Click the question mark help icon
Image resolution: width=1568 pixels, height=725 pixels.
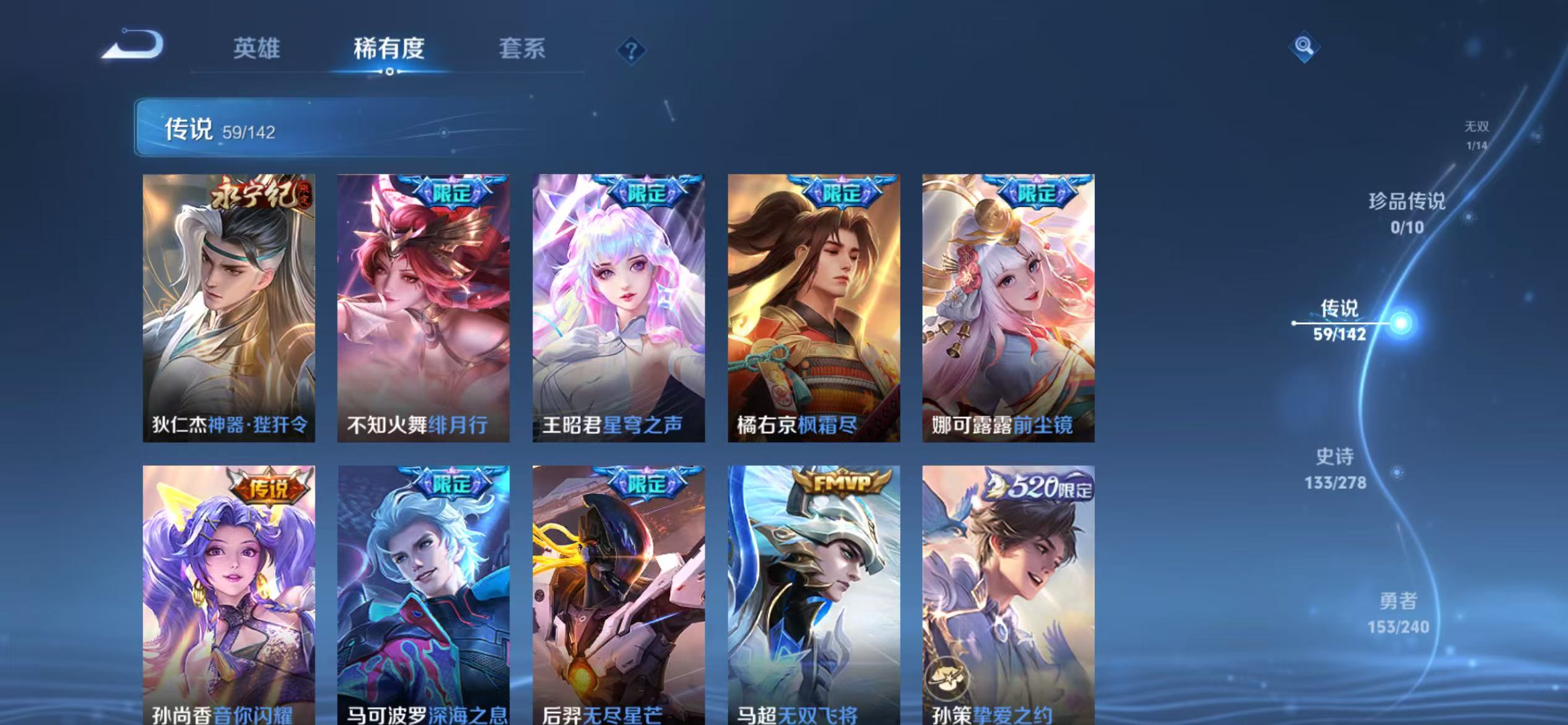click(x=629, y=50)
